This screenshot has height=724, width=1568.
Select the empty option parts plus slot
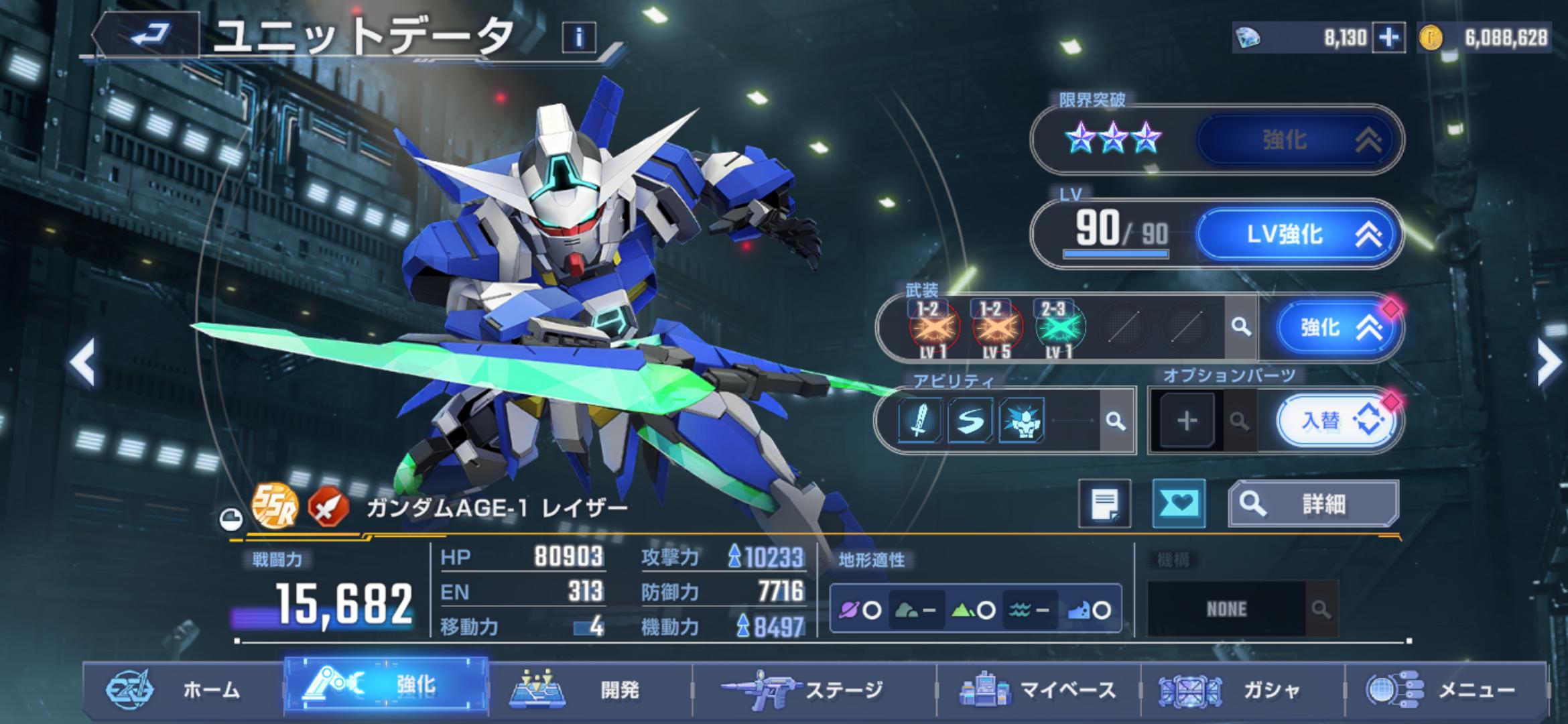[1187, 421]
